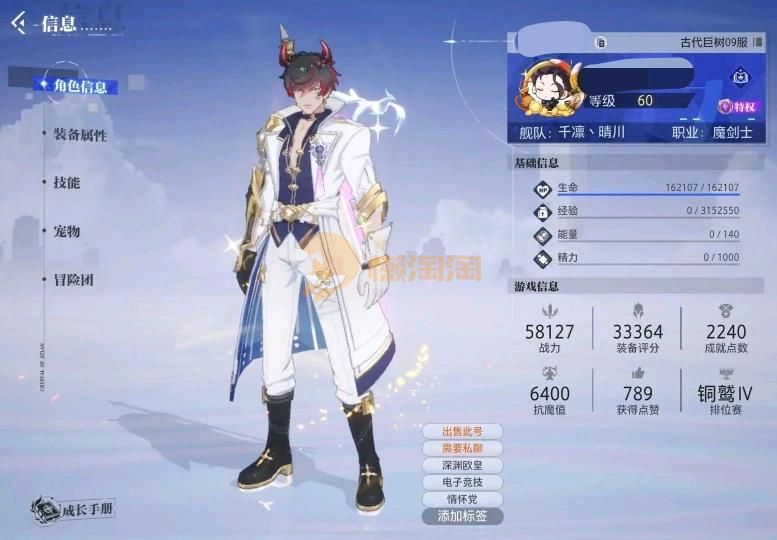Add a new tag with 添加标签

click(462, 517)
